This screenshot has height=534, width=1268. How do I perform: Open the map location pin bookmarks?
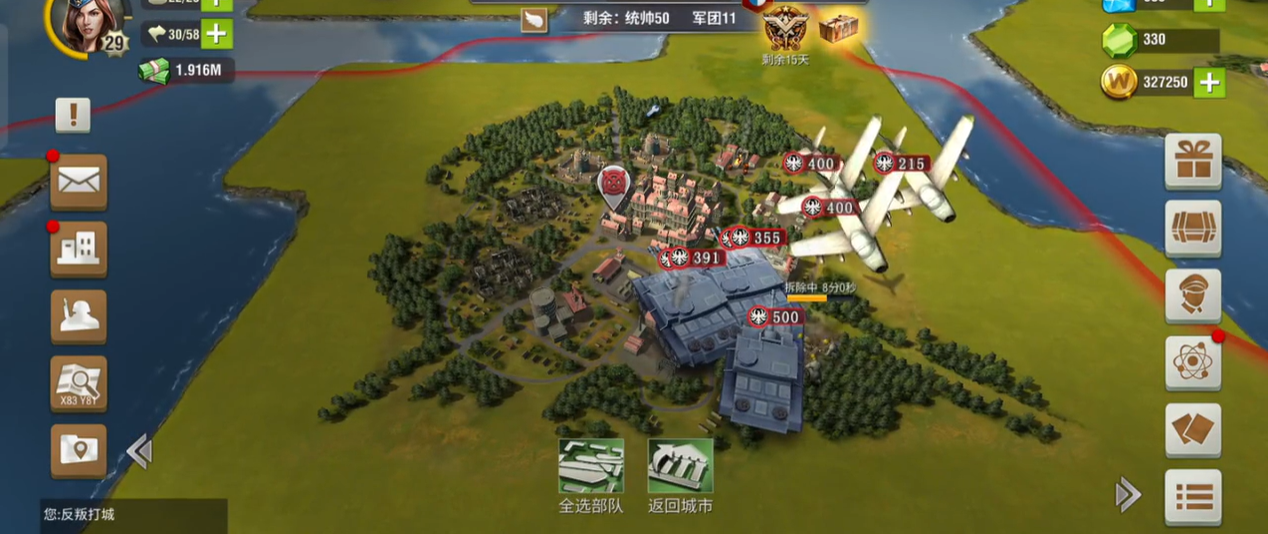pos(78,450)
